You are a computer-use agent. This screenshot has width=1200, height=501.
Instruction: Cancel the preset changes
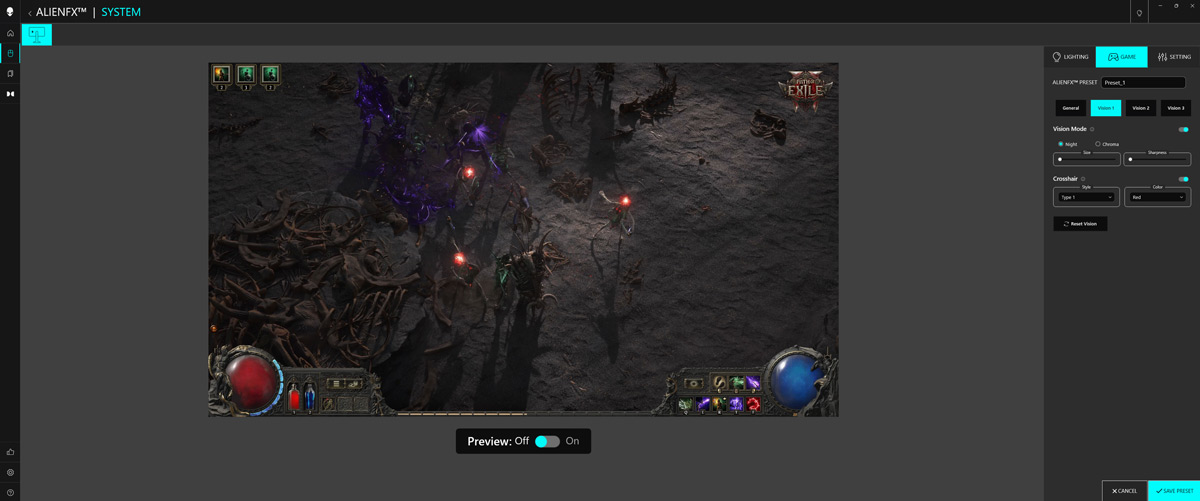tap(1125, 491)
